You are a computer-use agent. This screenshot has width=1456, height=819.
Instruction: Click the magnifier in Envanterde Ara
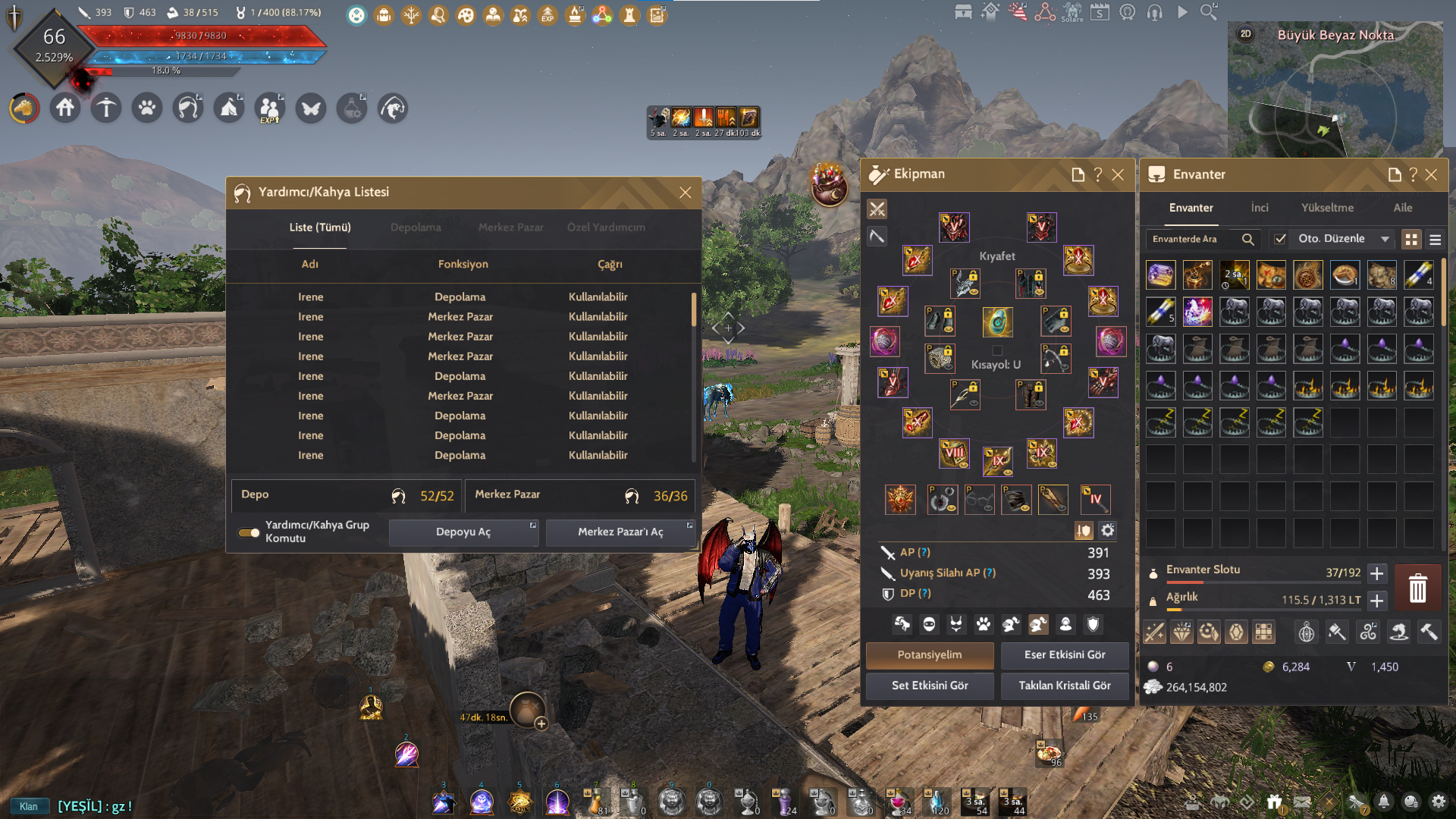[x=1249, y=239]
